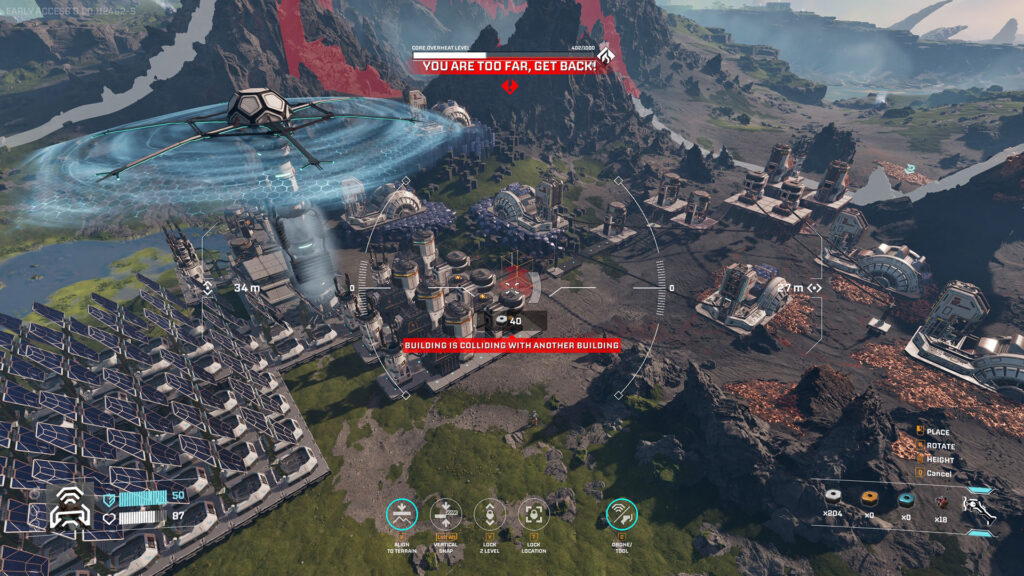
Task: Toggle the Vertical Snap option
Action: click(x=446, y=514)
